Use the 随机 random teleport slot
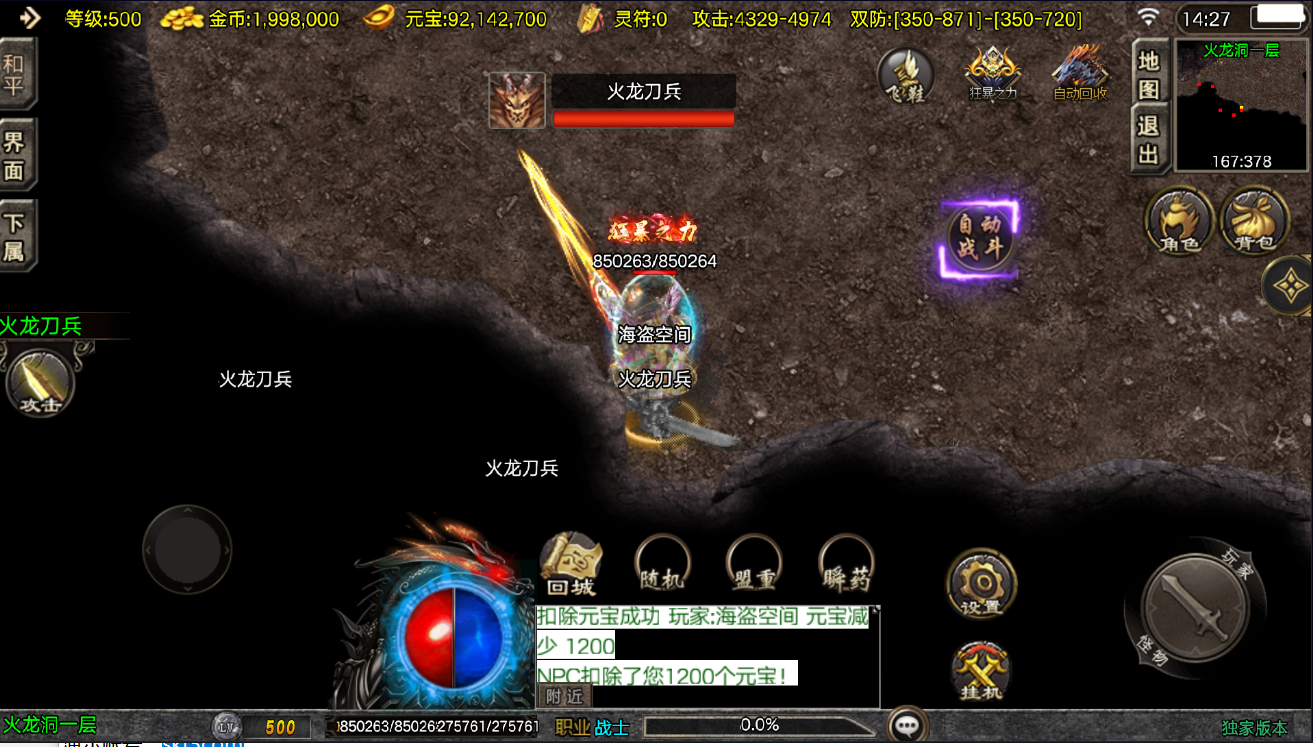The height and width of the screenshot is (747, 1313). coord(662,564)
